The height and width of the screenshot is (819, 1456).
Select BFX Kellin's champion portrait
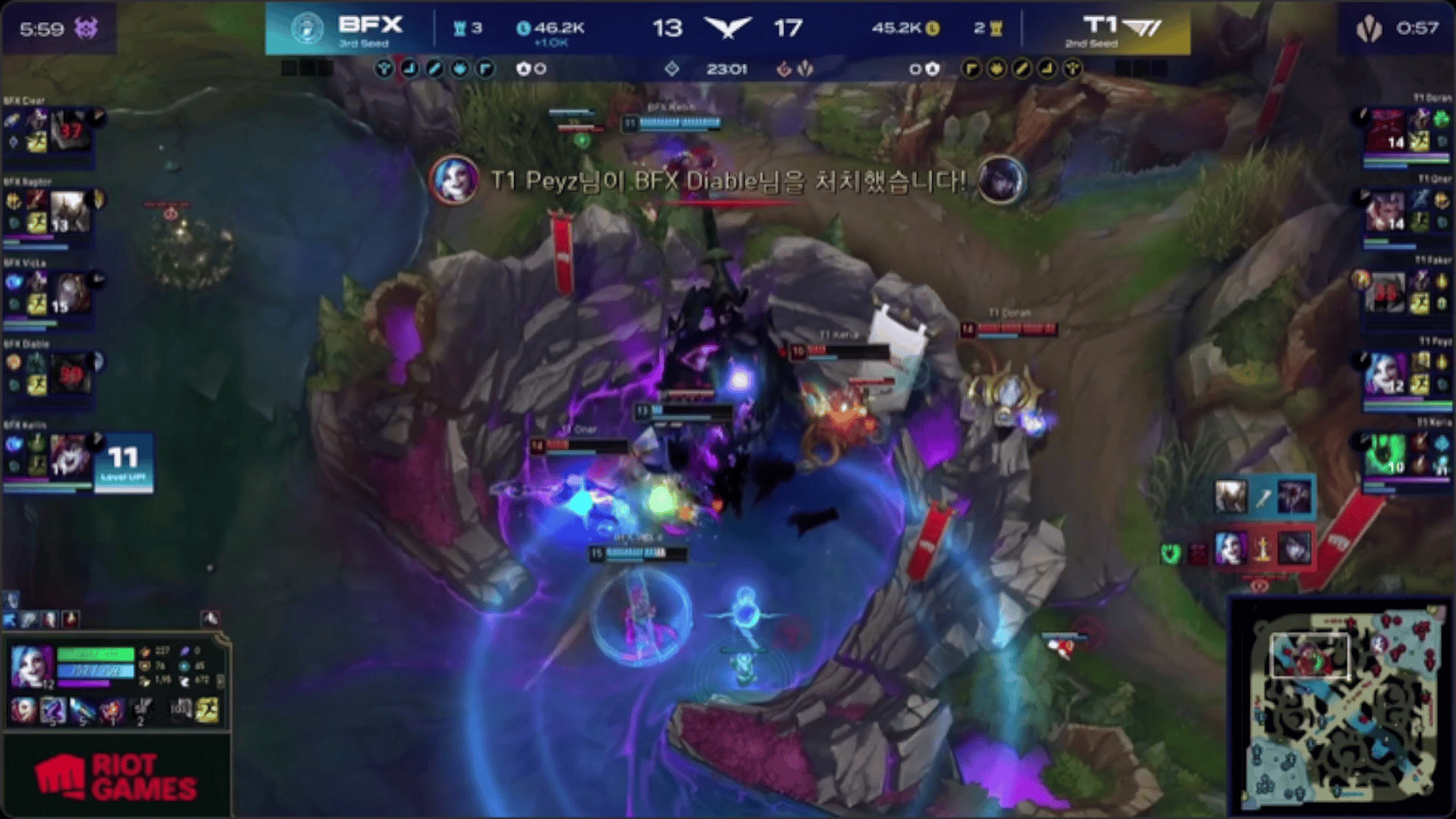pyautogui.click(x=71, y=454)
